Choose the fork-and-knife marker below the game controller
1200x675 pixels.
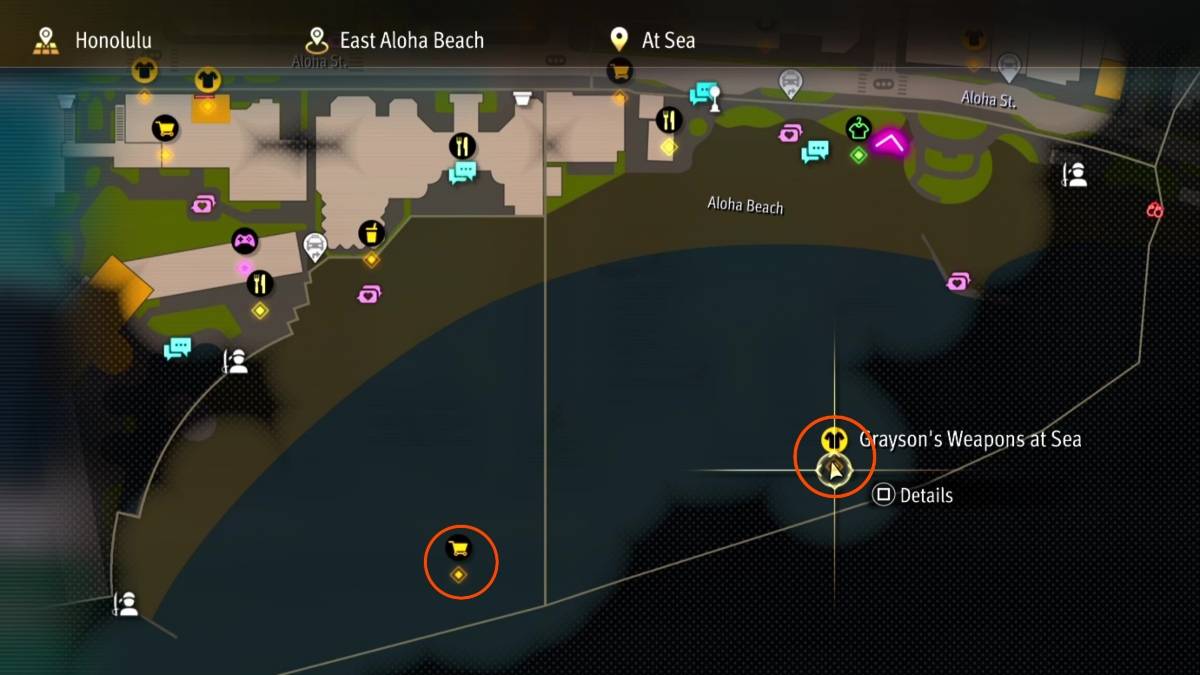[x=260, y=284]
